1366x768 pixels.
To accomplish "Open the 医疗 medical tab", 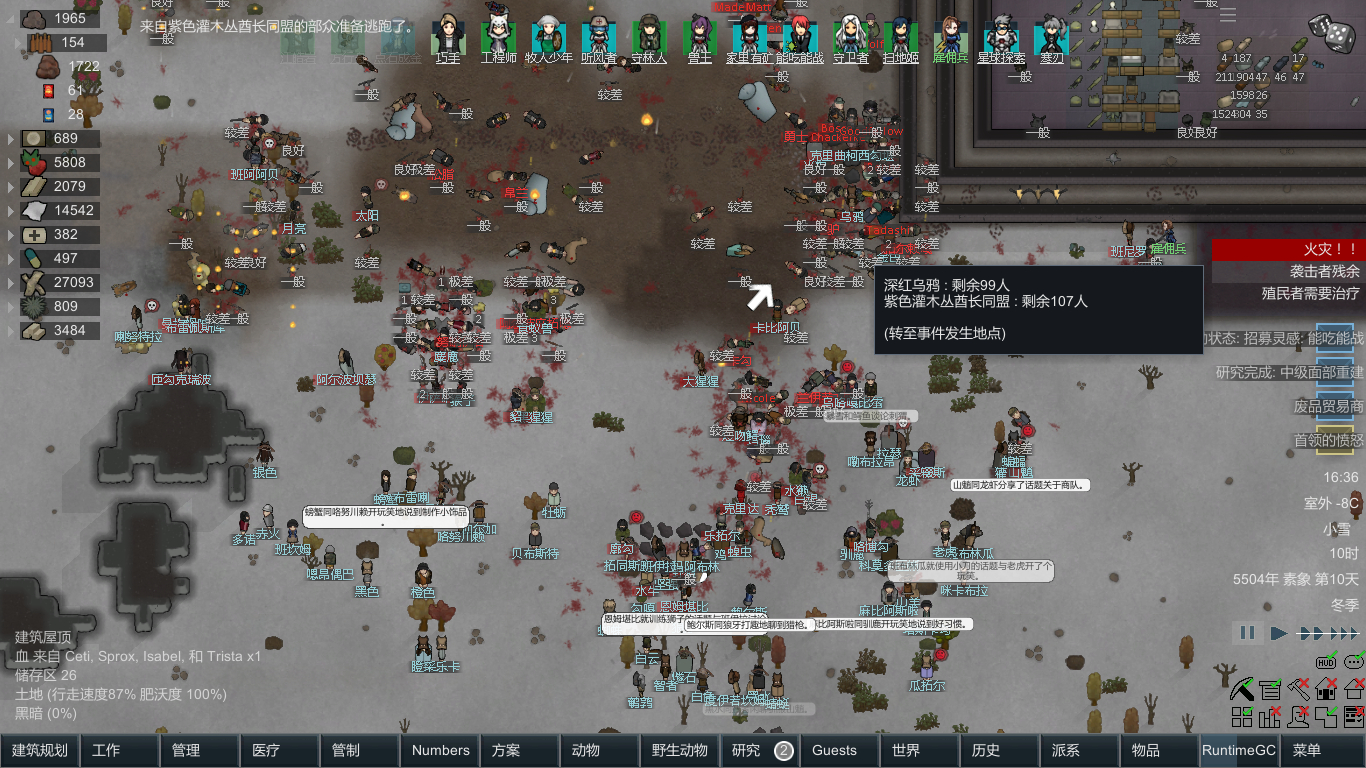I will pos(279,750).
